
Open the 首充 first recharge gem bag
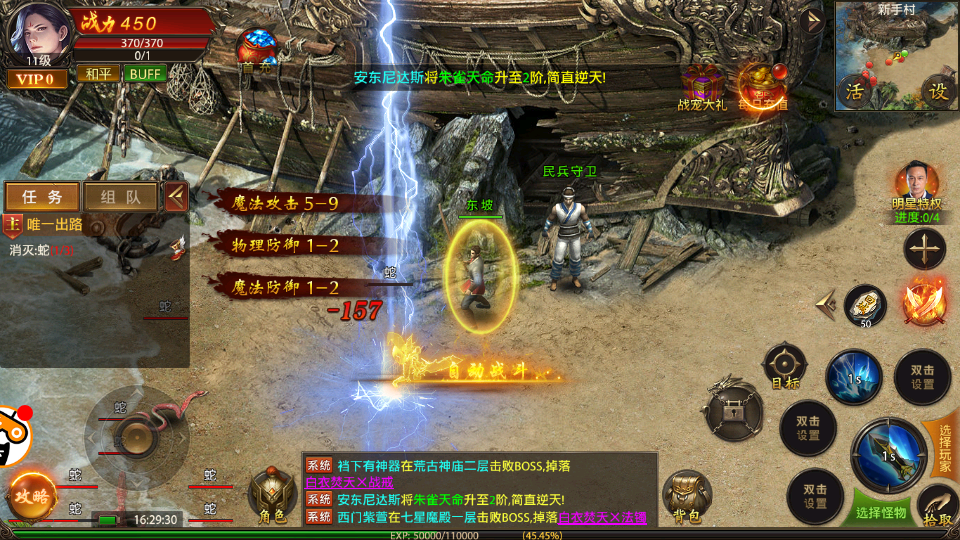(257, 49)
